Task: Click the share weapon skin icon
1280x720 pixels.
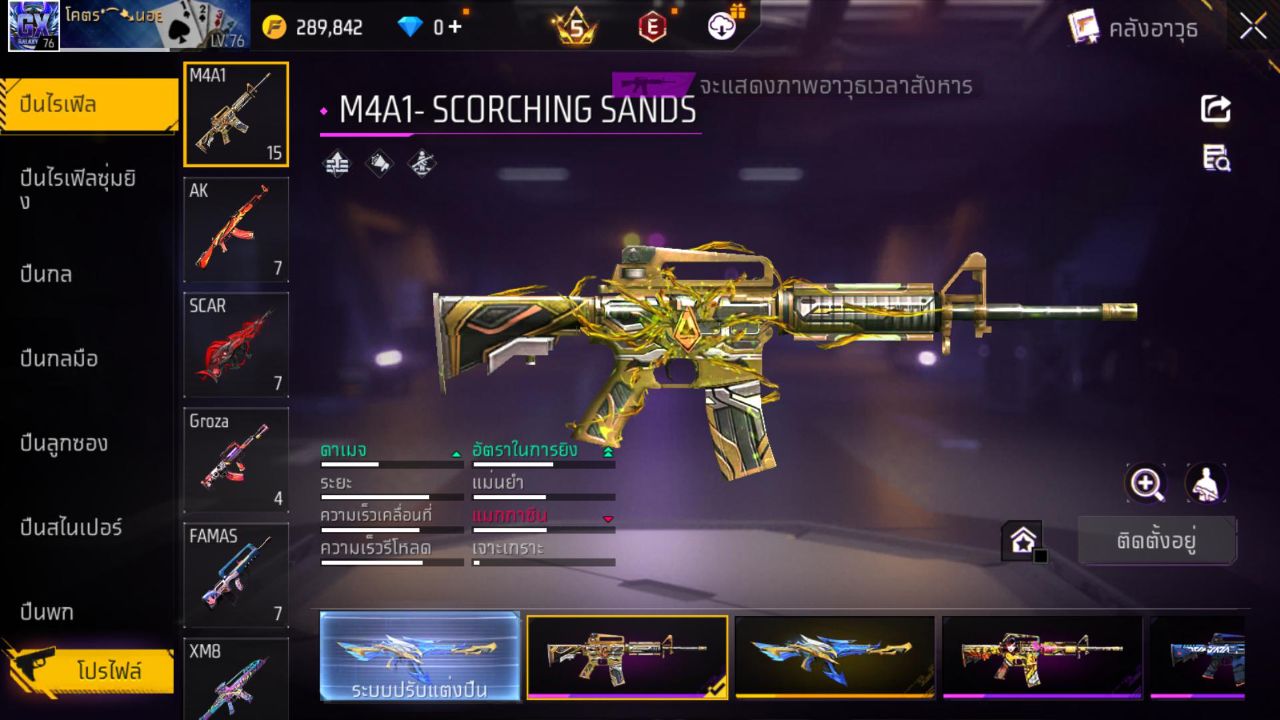Action: click(1215, 109)
